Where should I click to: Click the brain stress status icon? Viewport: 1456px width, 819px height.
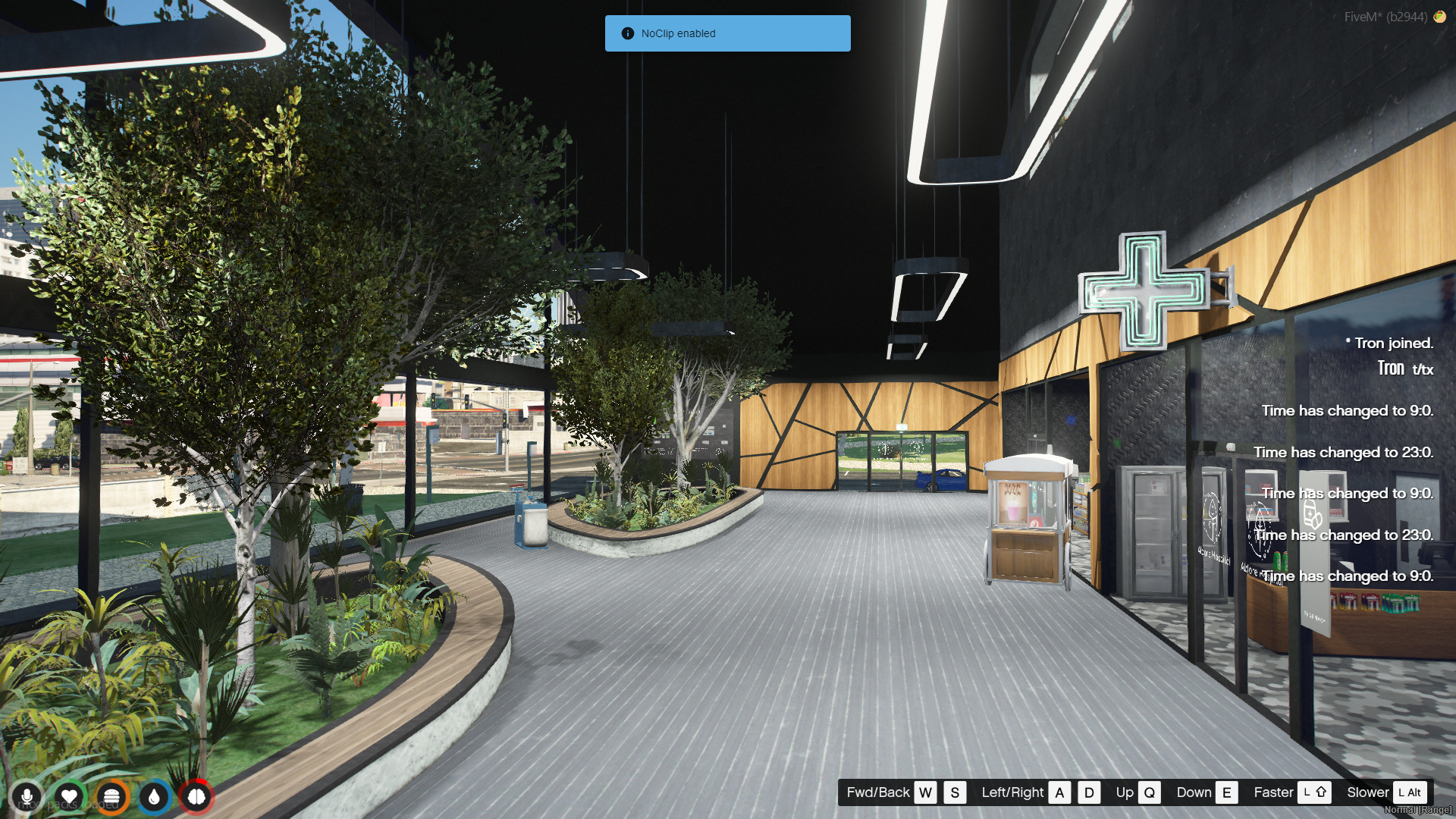tap(196, 797)
